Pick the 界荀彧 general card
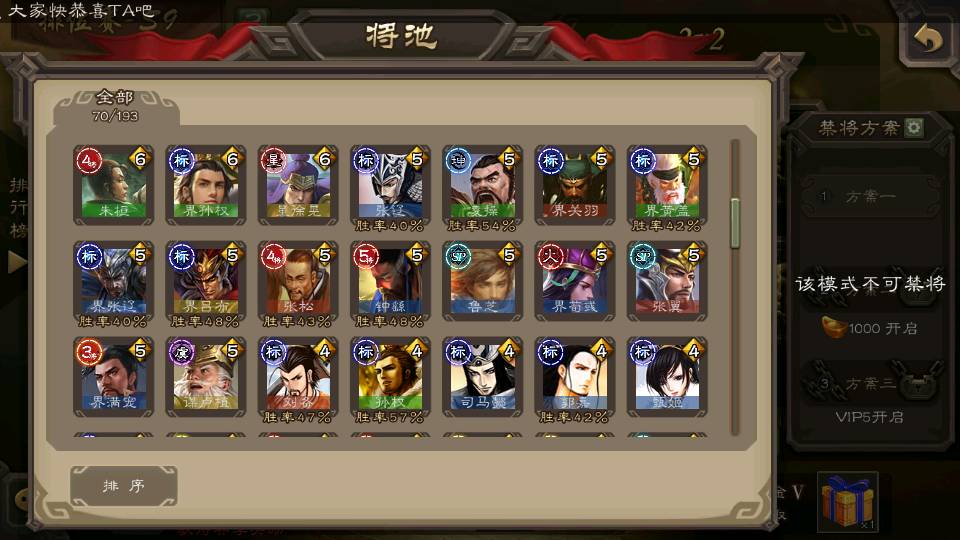Viewport: 960px width, 540px height. point(574,281)
